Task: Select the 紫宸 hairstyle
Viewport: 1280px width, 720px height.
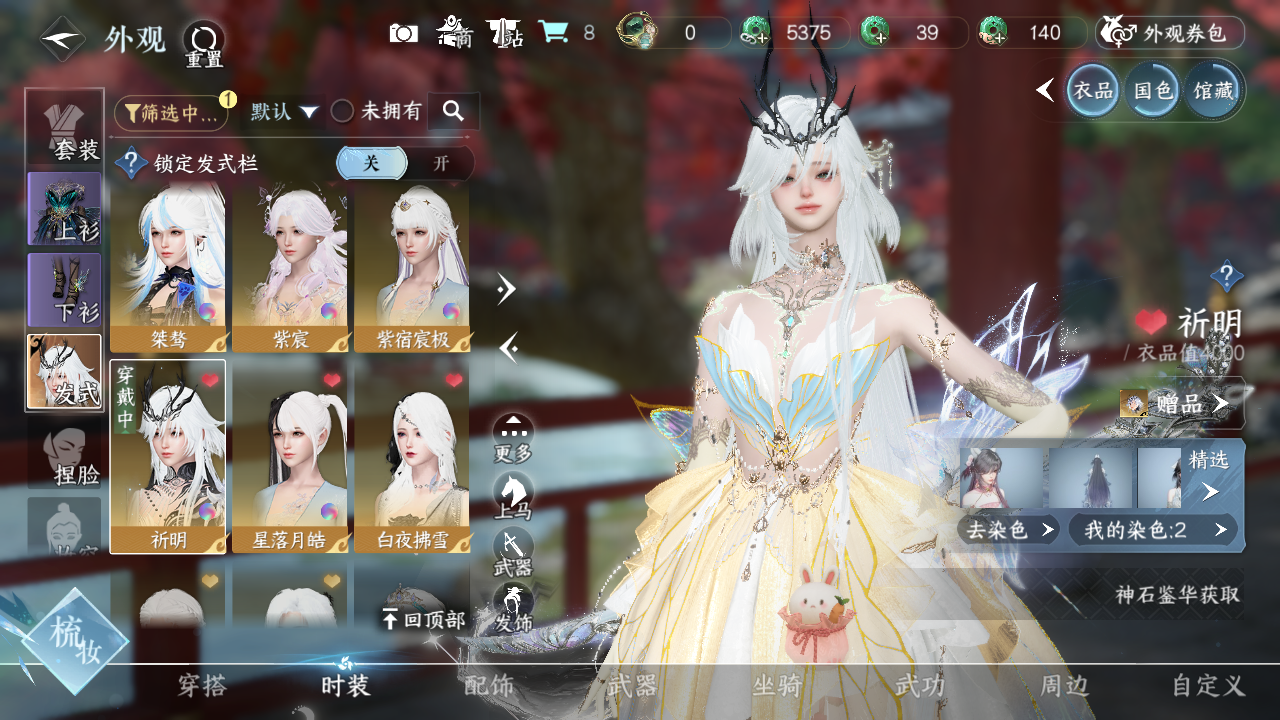Action: click(x=290, y=268)
